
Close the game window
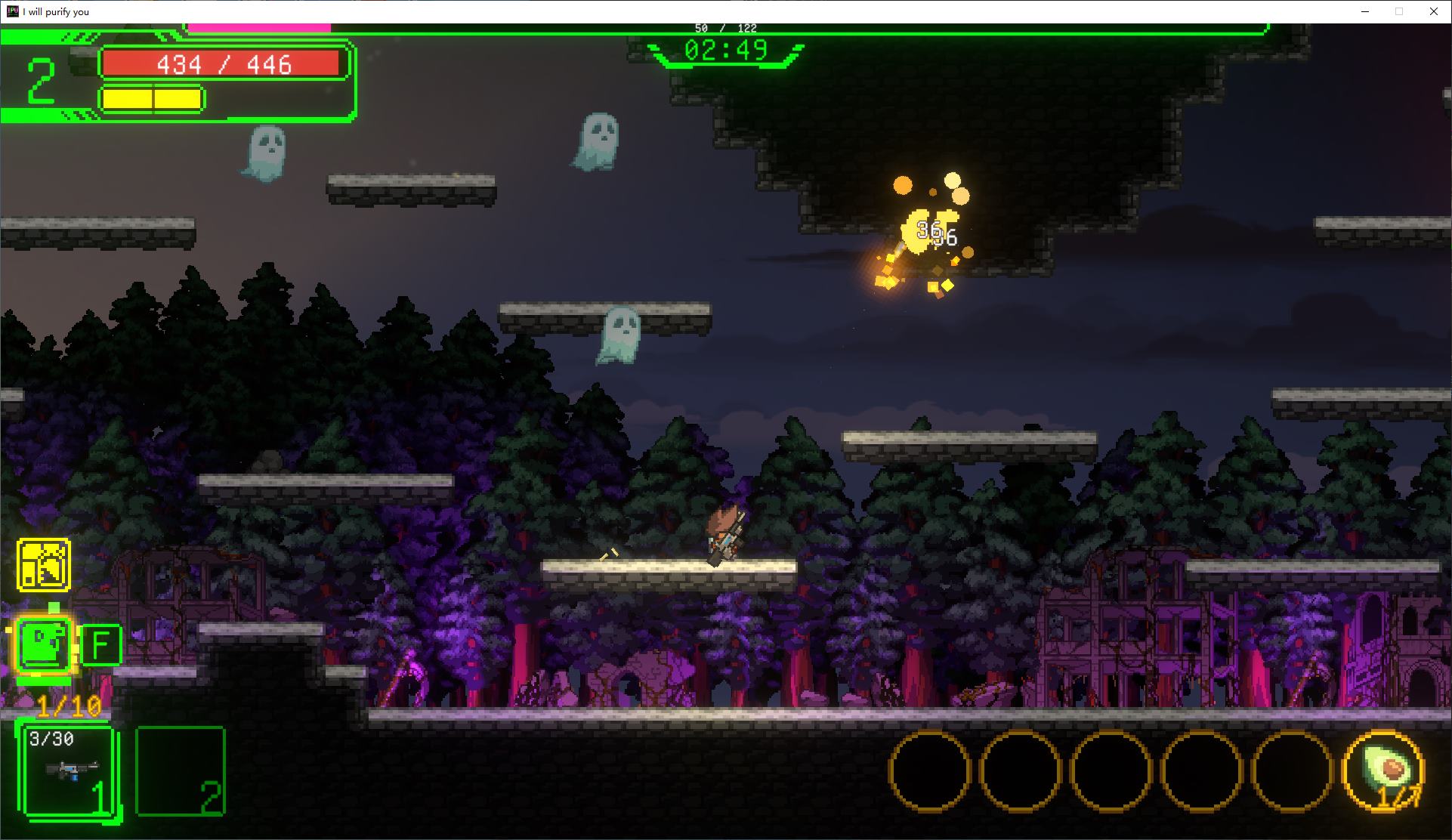[1433, 11]
